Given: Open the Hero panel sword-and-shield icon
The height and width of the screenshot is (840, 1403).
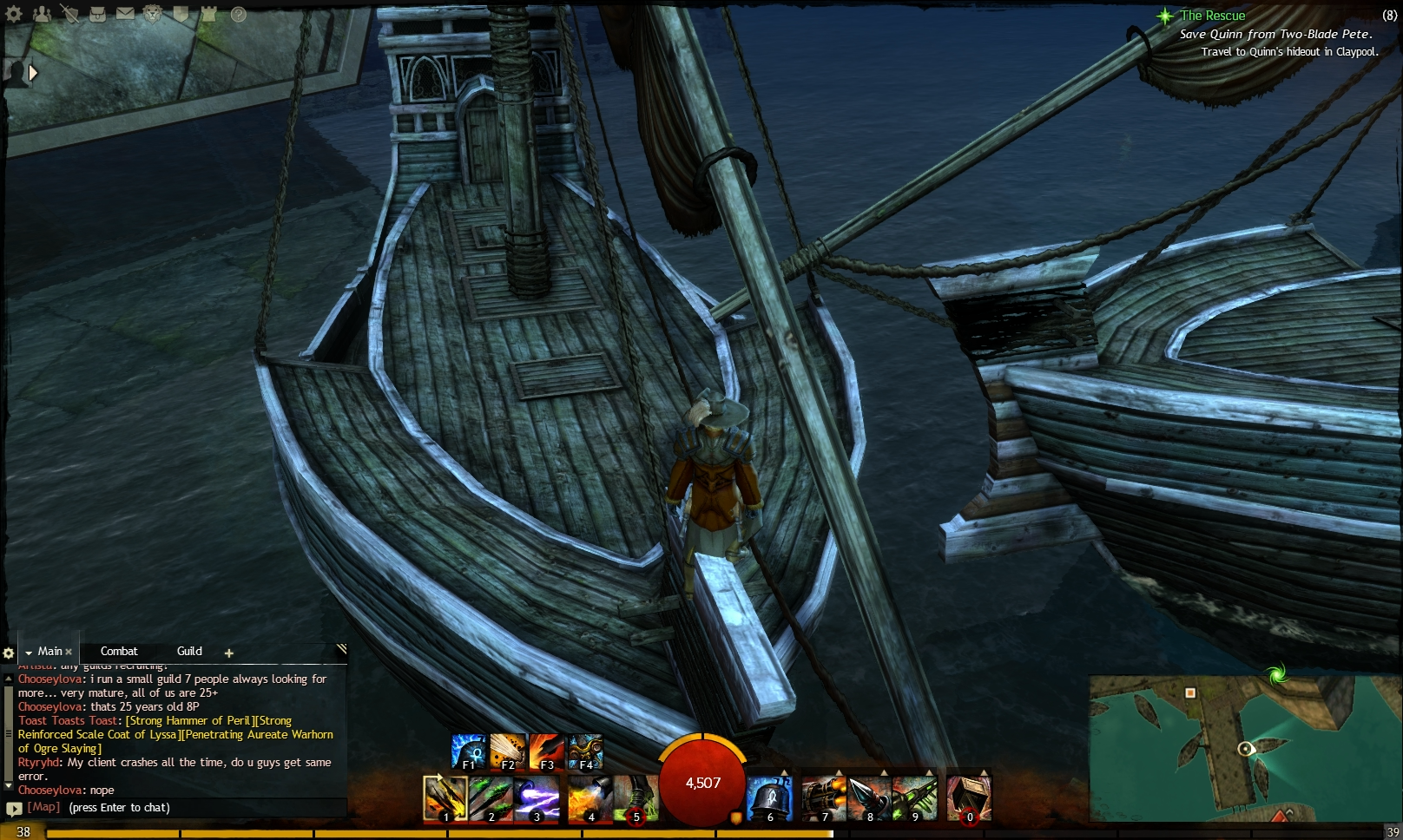Looking at the screenshot, I should pos(69,15).
